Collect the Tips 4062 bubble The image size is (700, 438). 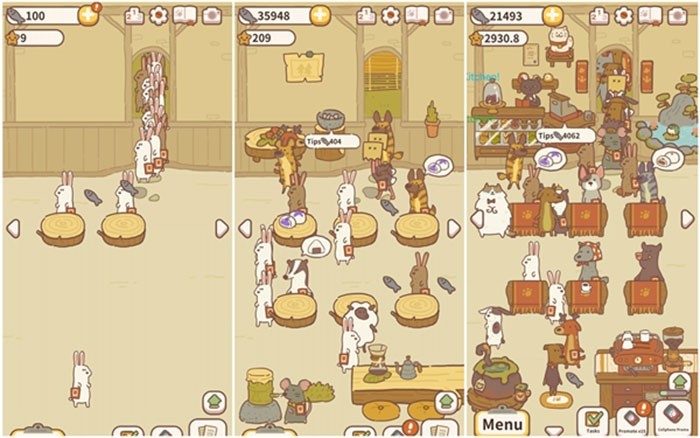point(566,136)
